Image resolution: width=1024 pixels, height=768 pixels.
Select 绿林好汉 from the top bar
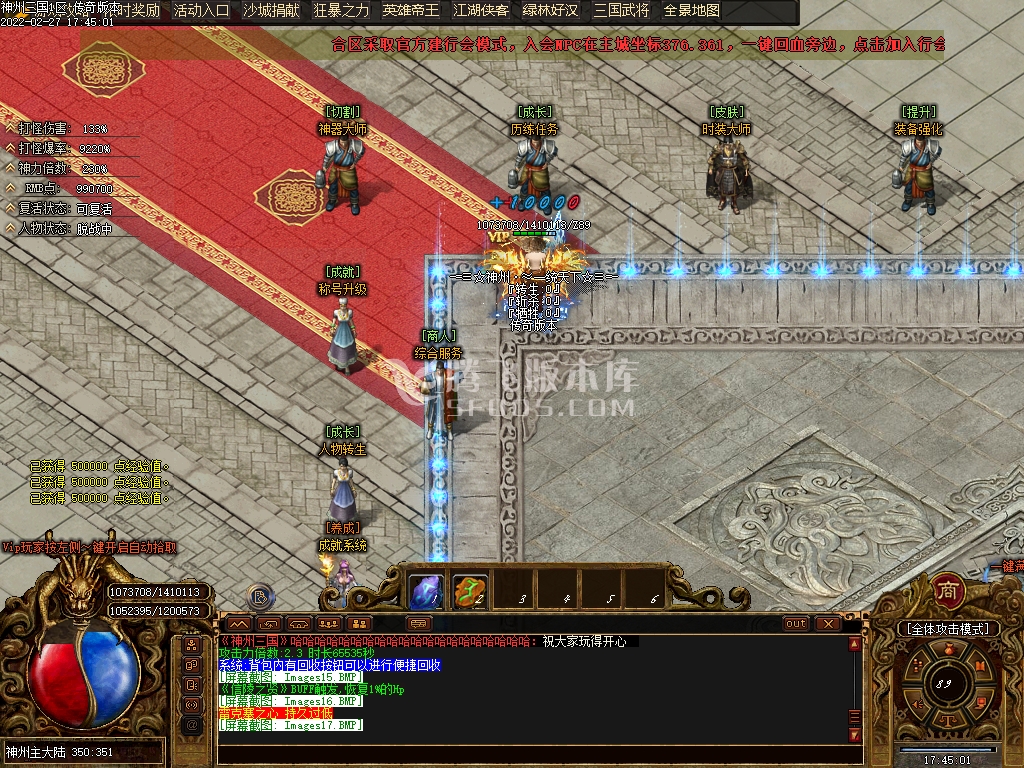[x=551, y=11]
